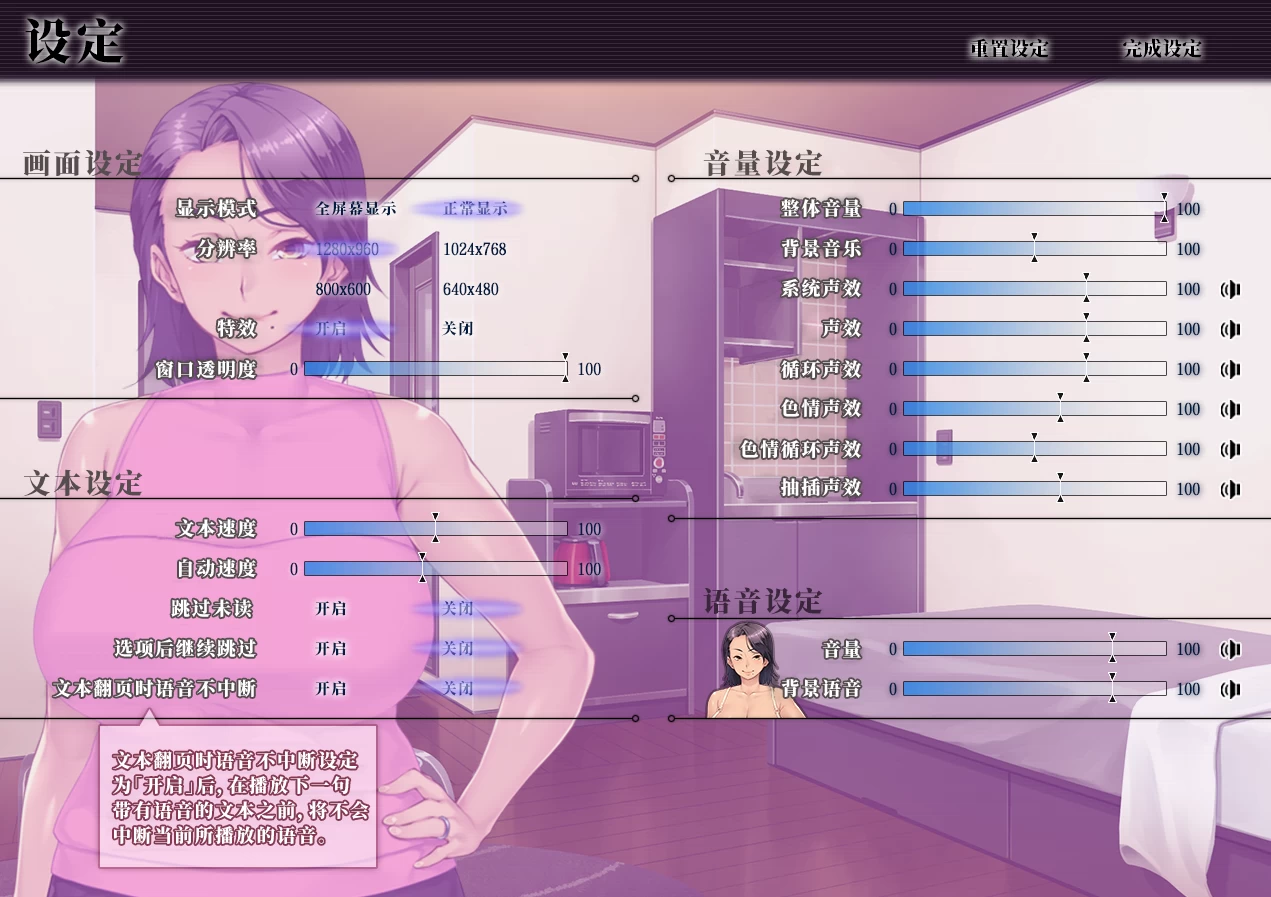The width and height of the screenshot is (1271, 897).
Task: Adjust the 窗口透明度 slider
Action: pos(435,369)
